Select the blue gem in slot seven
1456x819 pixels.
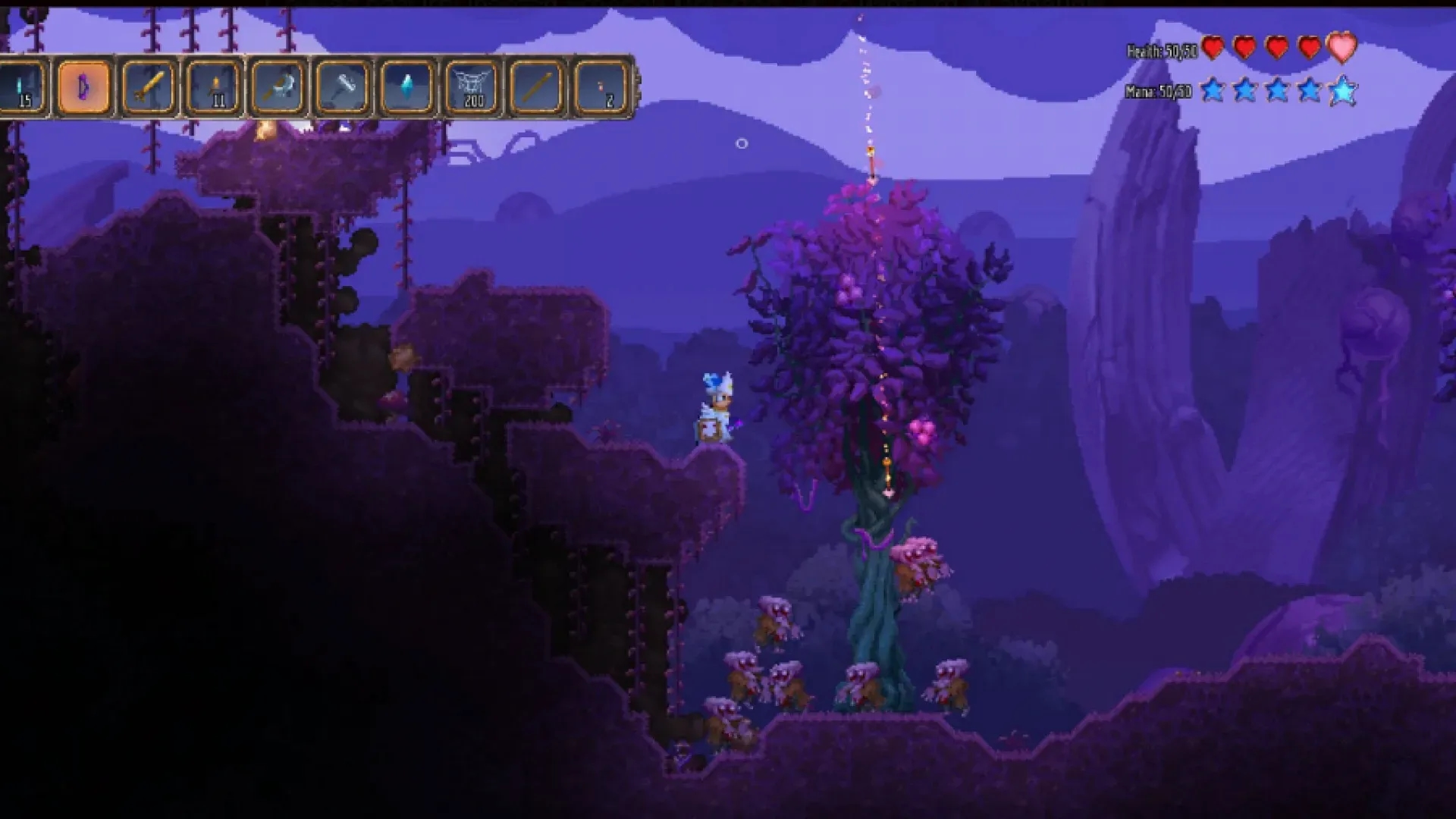click(x=406, y=83)
